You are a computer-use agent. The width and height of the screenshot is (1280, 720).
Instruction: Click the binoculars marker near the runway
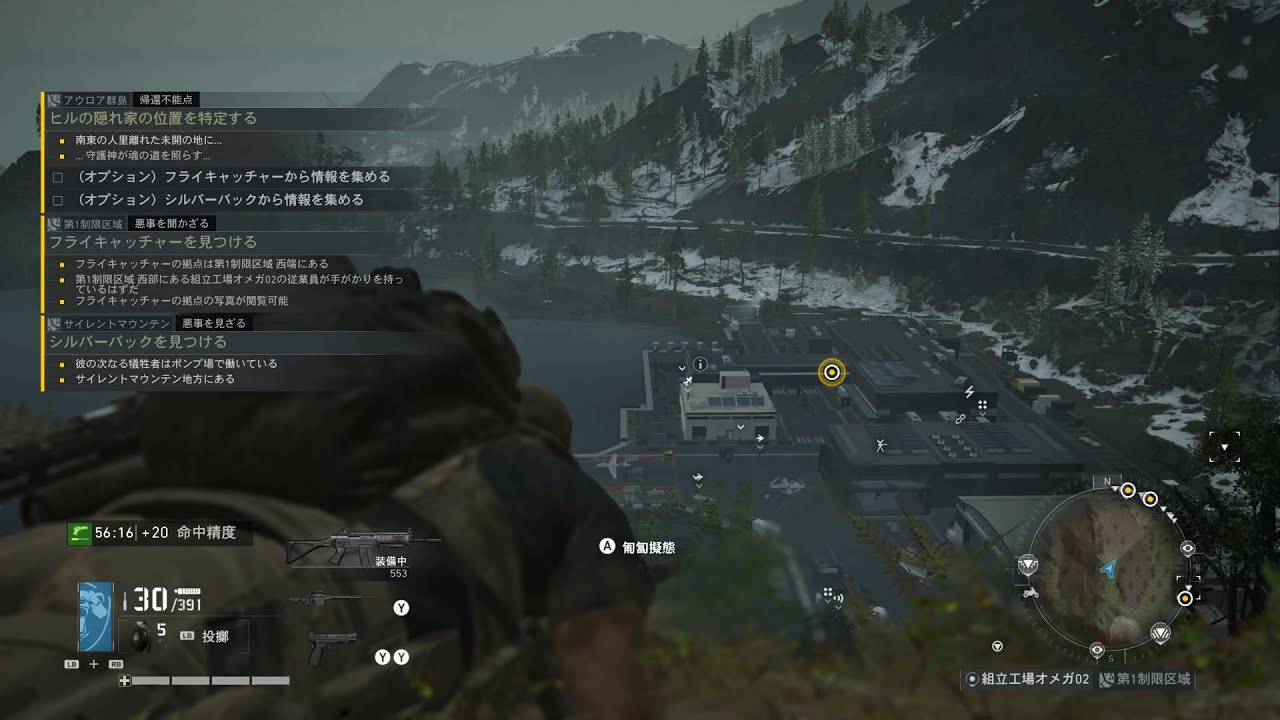tap(881, 444)
